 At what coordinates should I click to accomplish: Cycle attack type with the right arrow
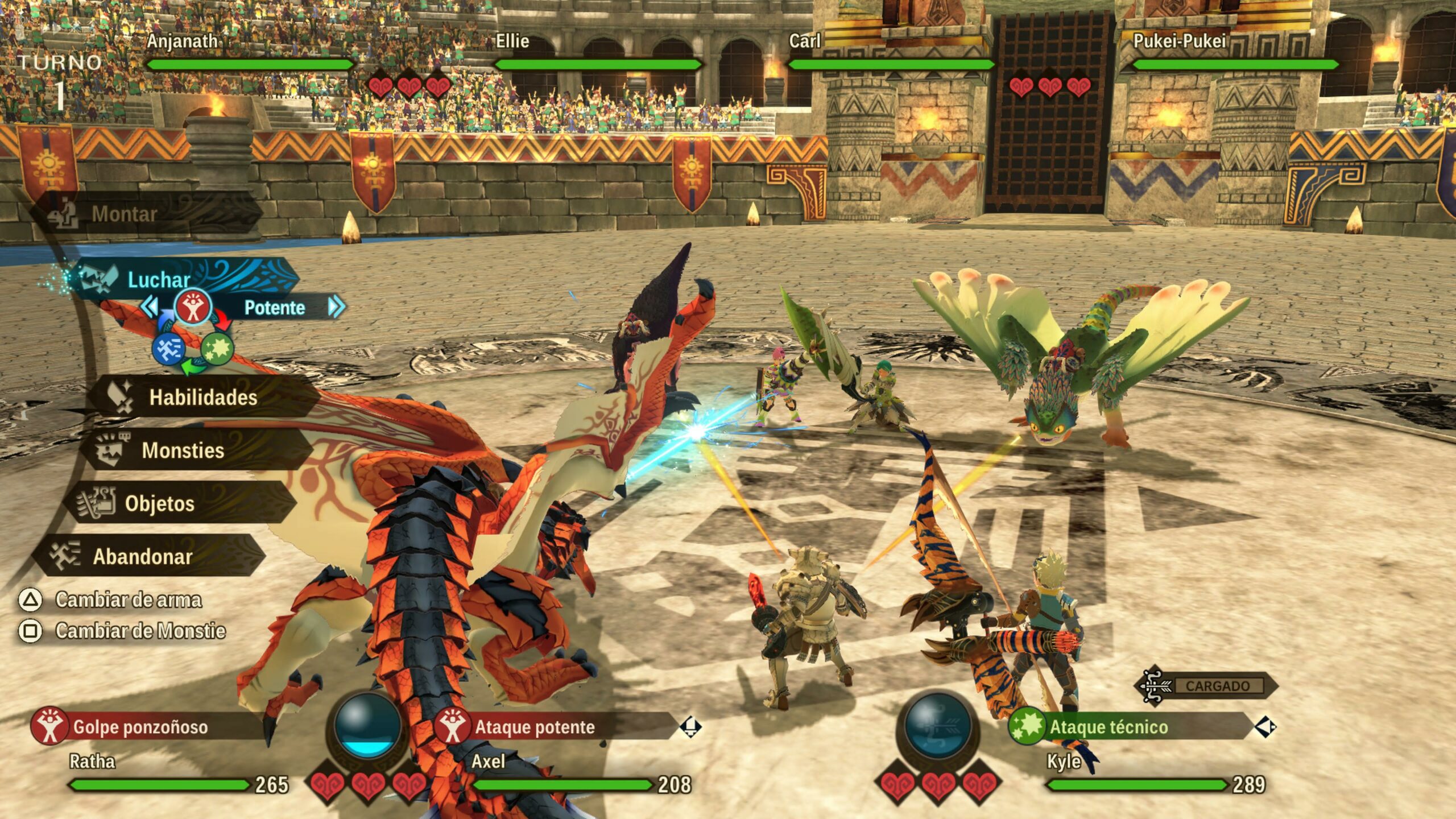[x=336, y=307]
